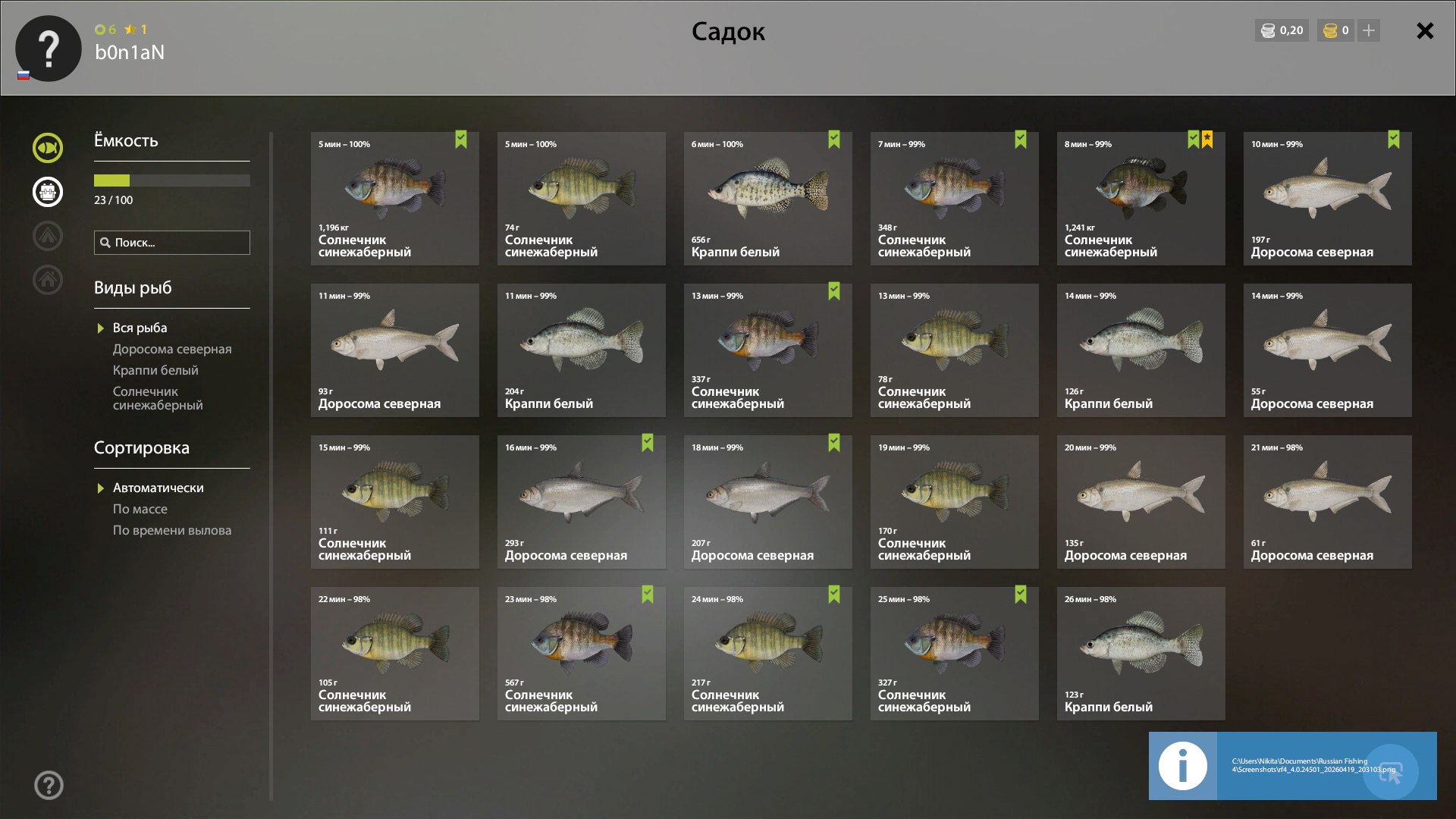Screen dimensions: 1456x819
Task: Filter by Солнечник синежаберный species
Action: click(158, 399)
